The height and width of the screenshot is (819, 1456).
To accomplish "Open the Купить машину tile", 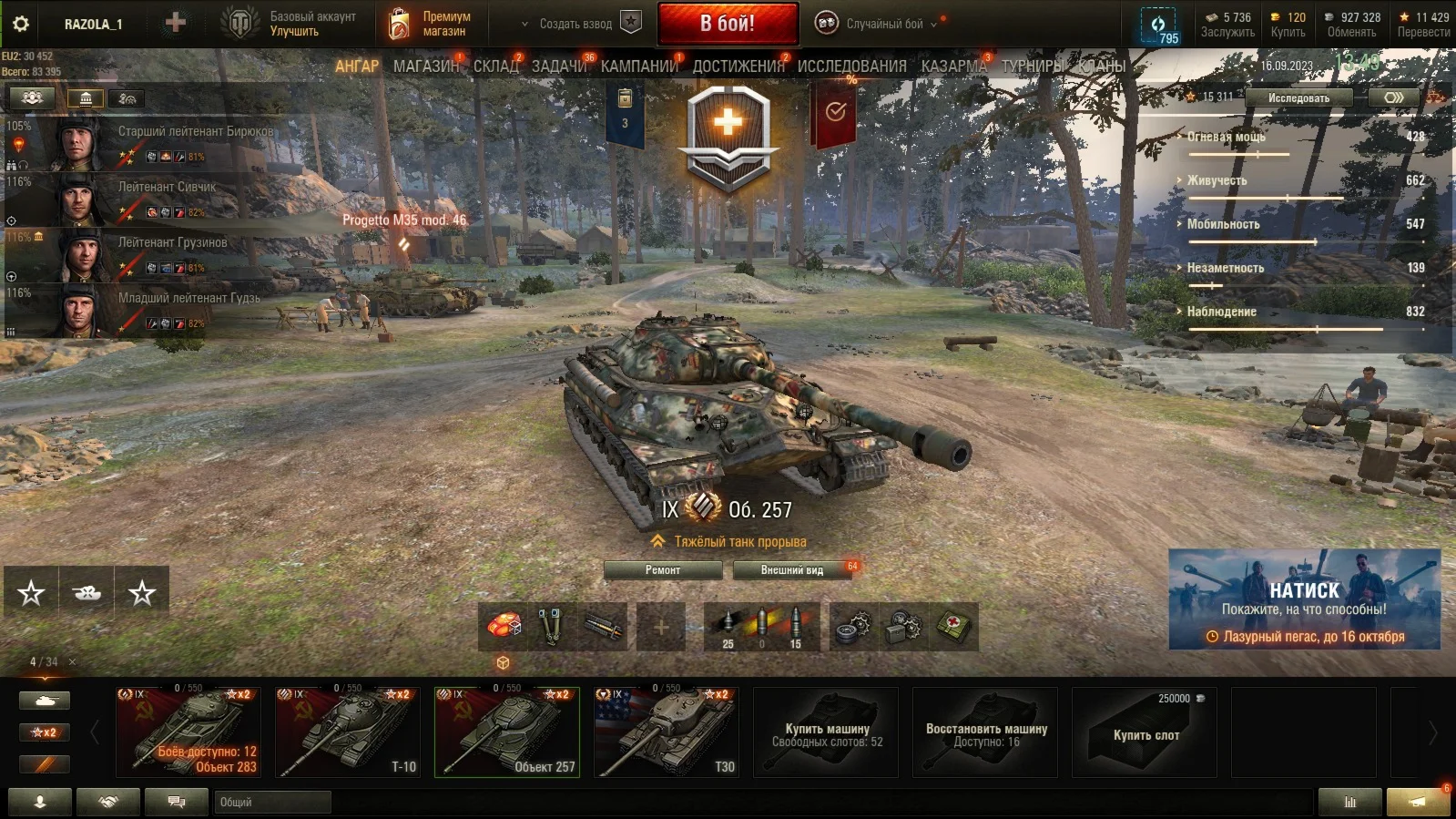I will (826, 732).
